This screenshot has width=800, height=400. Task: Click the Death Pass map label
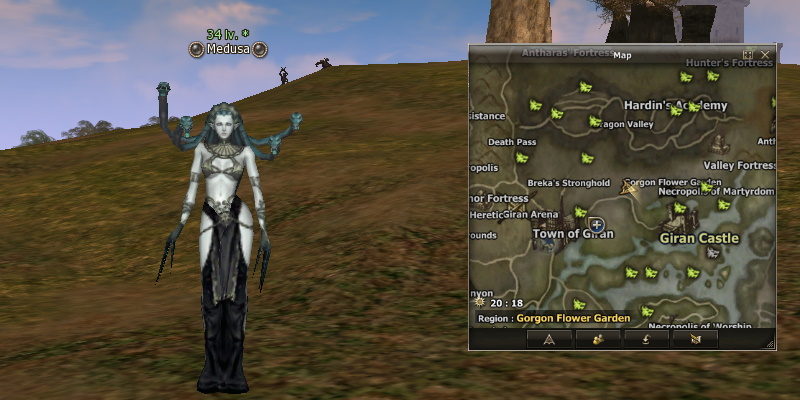point(512,142)
